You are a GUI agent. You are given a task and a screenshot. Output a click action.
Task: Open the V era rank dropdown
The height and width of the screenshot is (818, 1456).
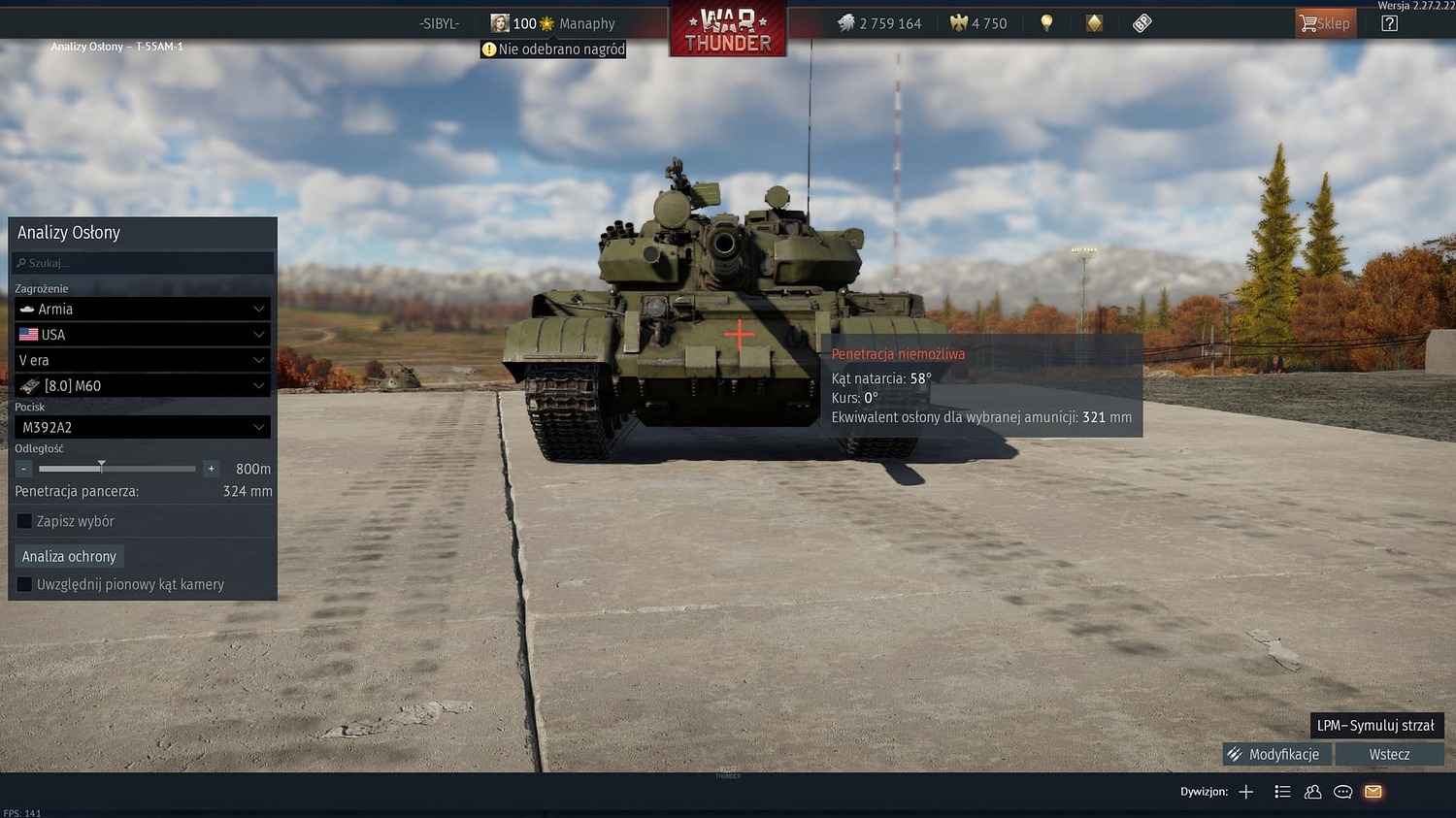(142, 360)
